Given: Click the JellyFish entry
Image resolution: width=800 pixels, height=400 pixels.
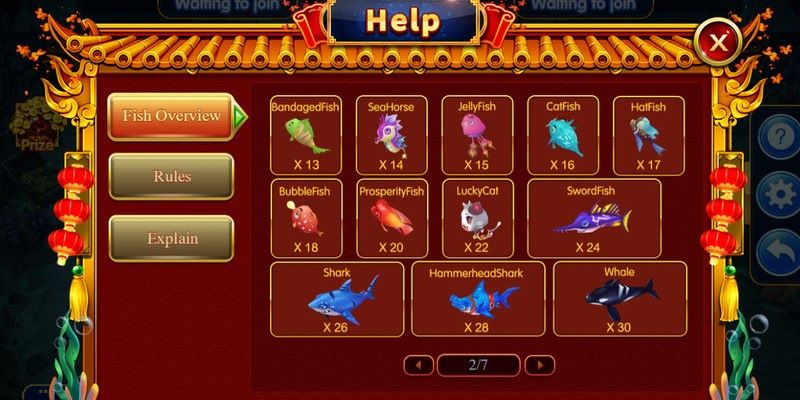Looking at the screenshot, I should coord(477,135).
